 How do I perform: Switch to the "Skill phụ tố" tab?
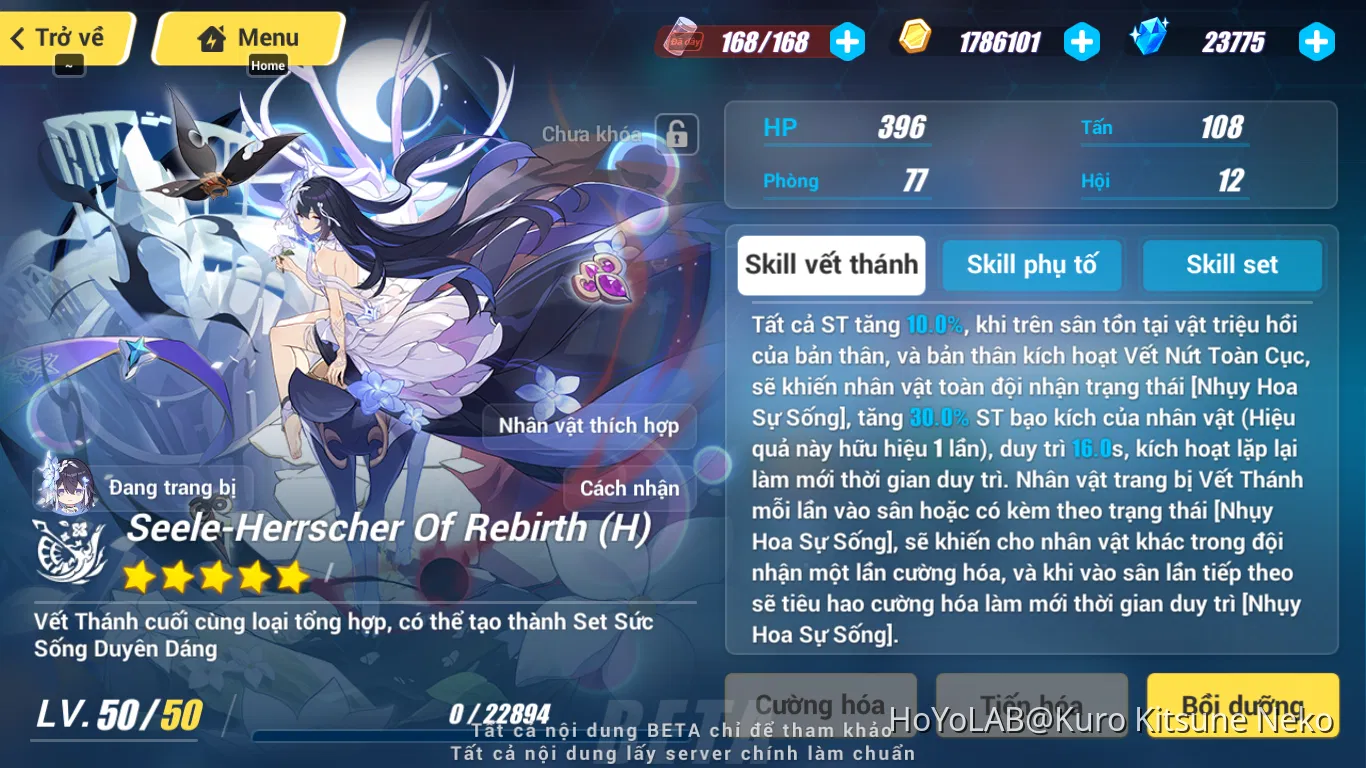(x=1032, y=265)
